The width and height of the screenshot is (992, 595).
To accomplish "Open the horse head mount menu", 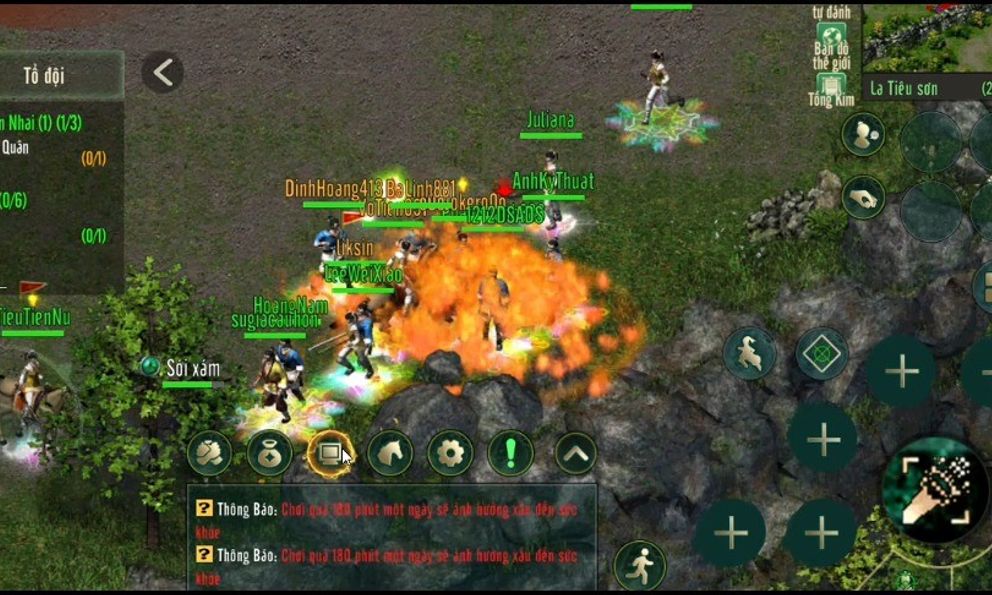I will [390, 454].
